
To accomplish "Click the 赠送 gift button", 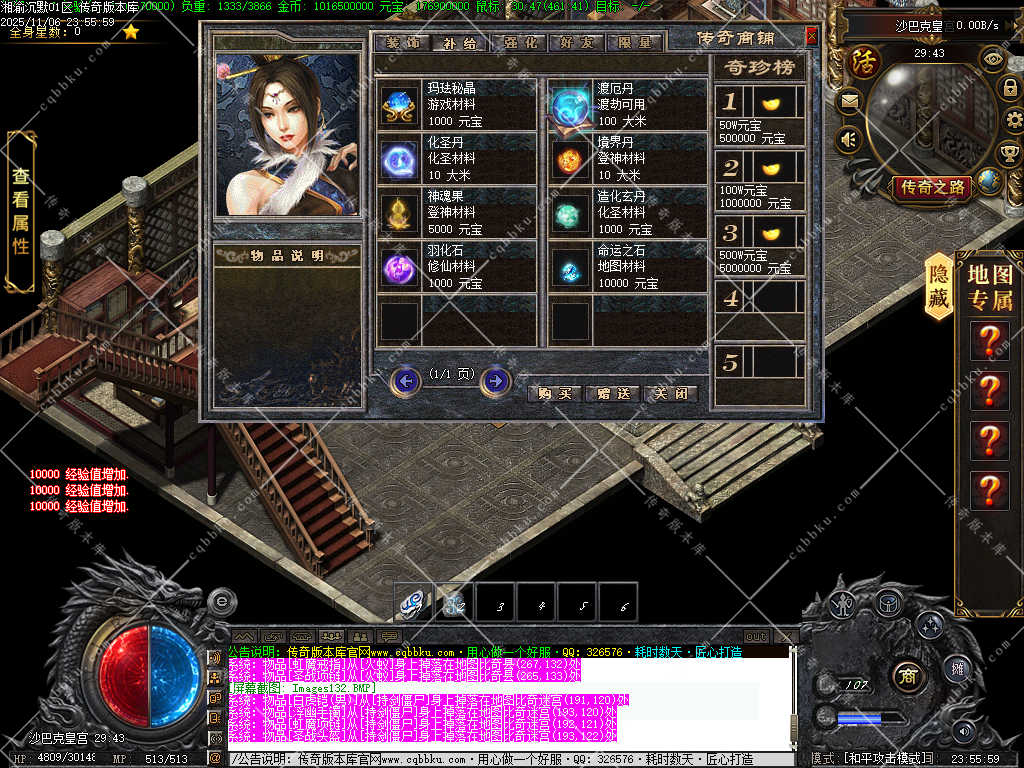I will [x=612, y=393].
